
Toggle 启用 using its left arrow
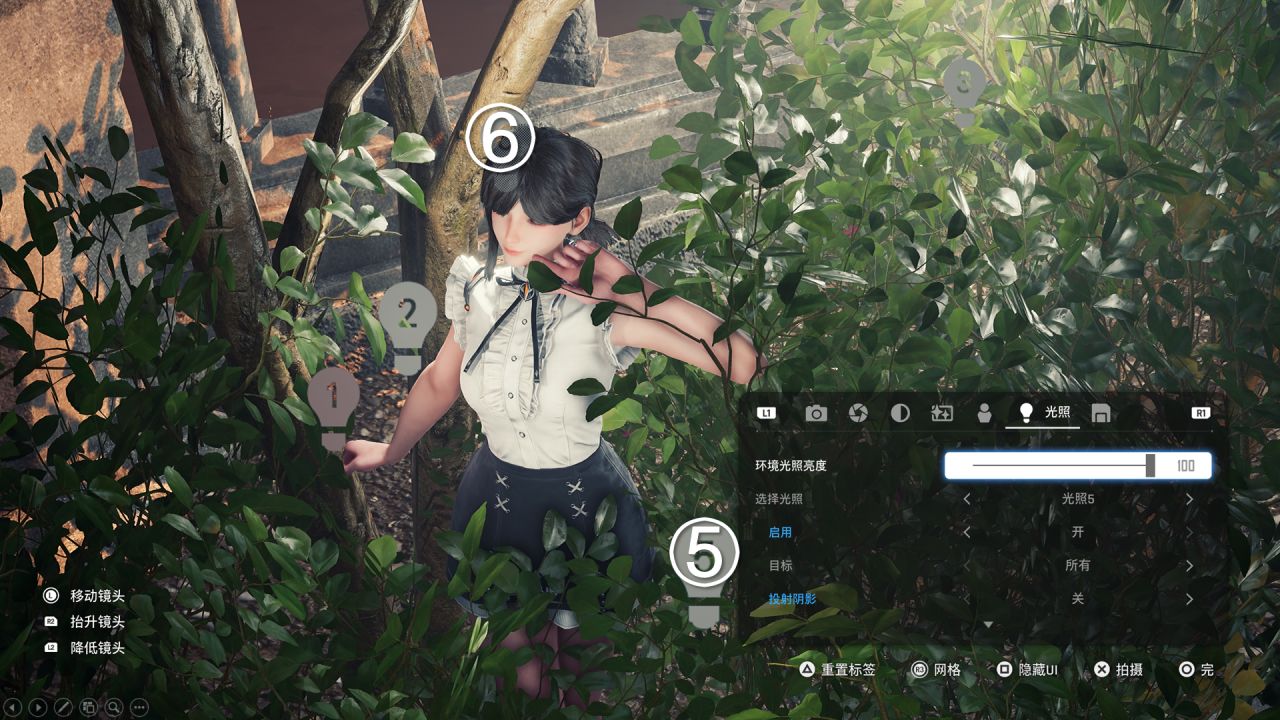967,532
